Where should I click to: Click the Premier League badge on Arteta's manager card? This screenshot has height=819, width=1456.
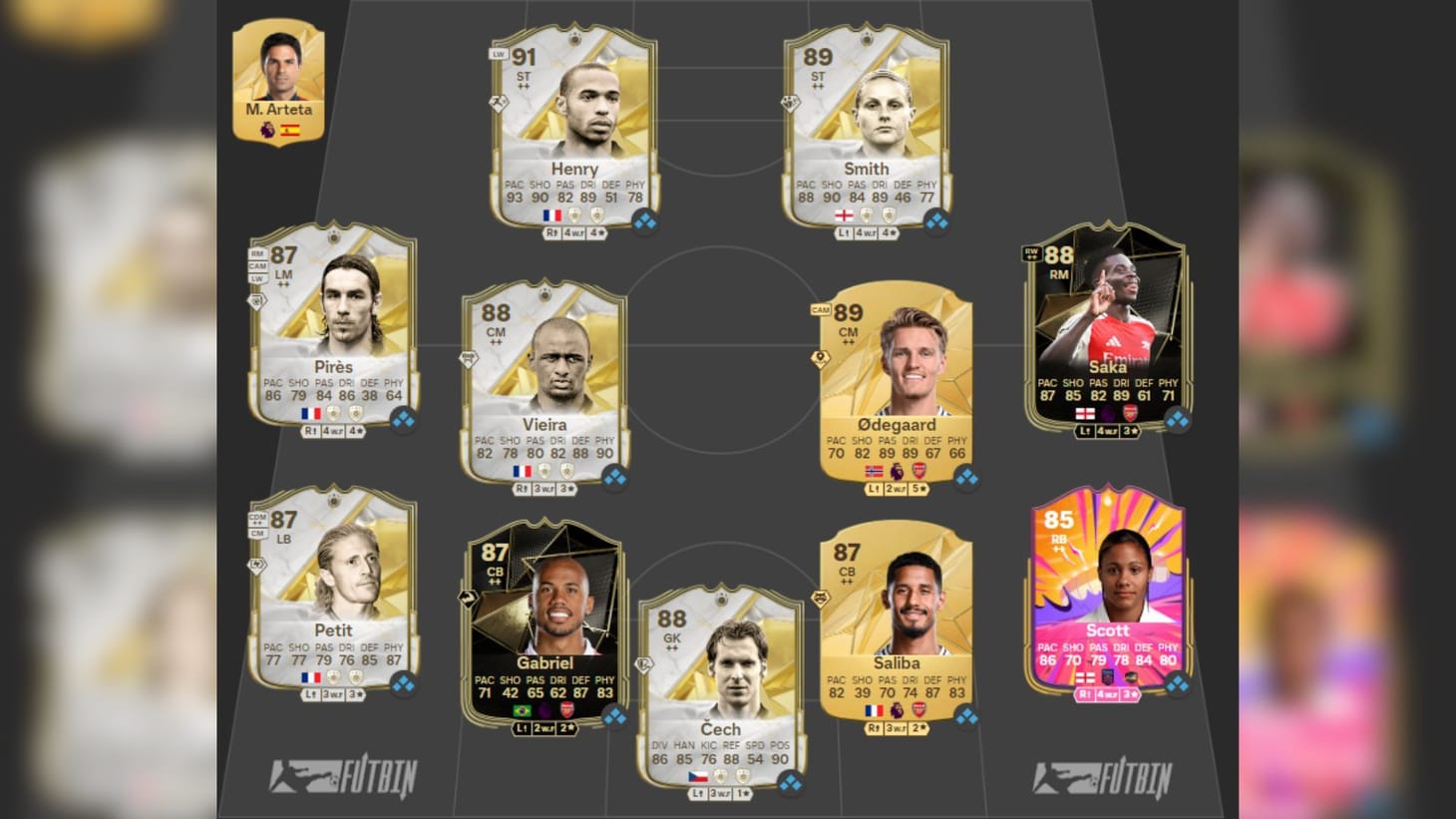coord(265,128)
